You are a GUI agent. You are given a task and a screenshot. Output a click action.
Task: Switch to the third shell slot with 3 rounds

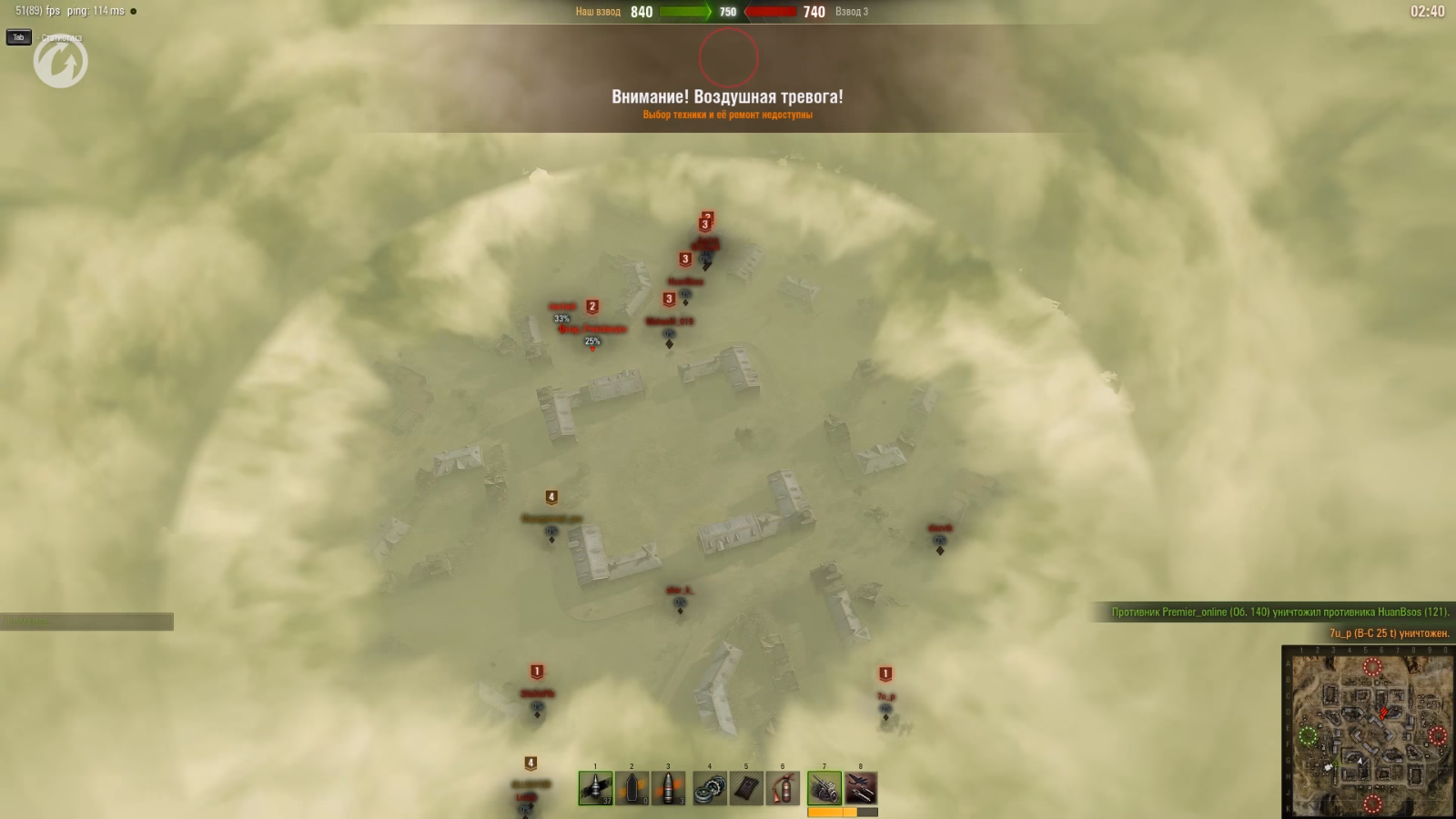click(x=668, y=788)
